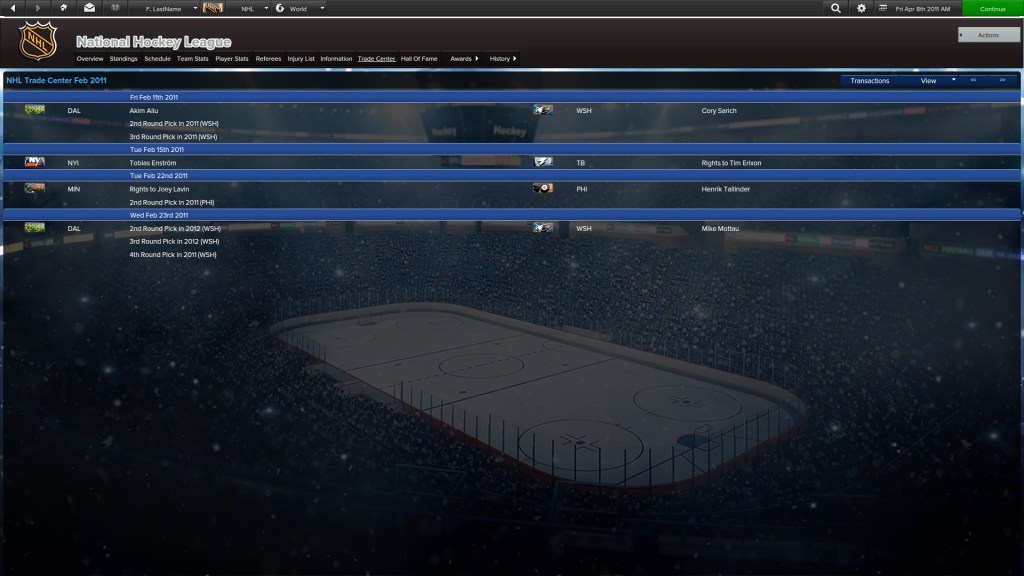Open the Actions menu
This screenshot has height=576, width=1024.
pyautogui.click(x=988, y=35)
